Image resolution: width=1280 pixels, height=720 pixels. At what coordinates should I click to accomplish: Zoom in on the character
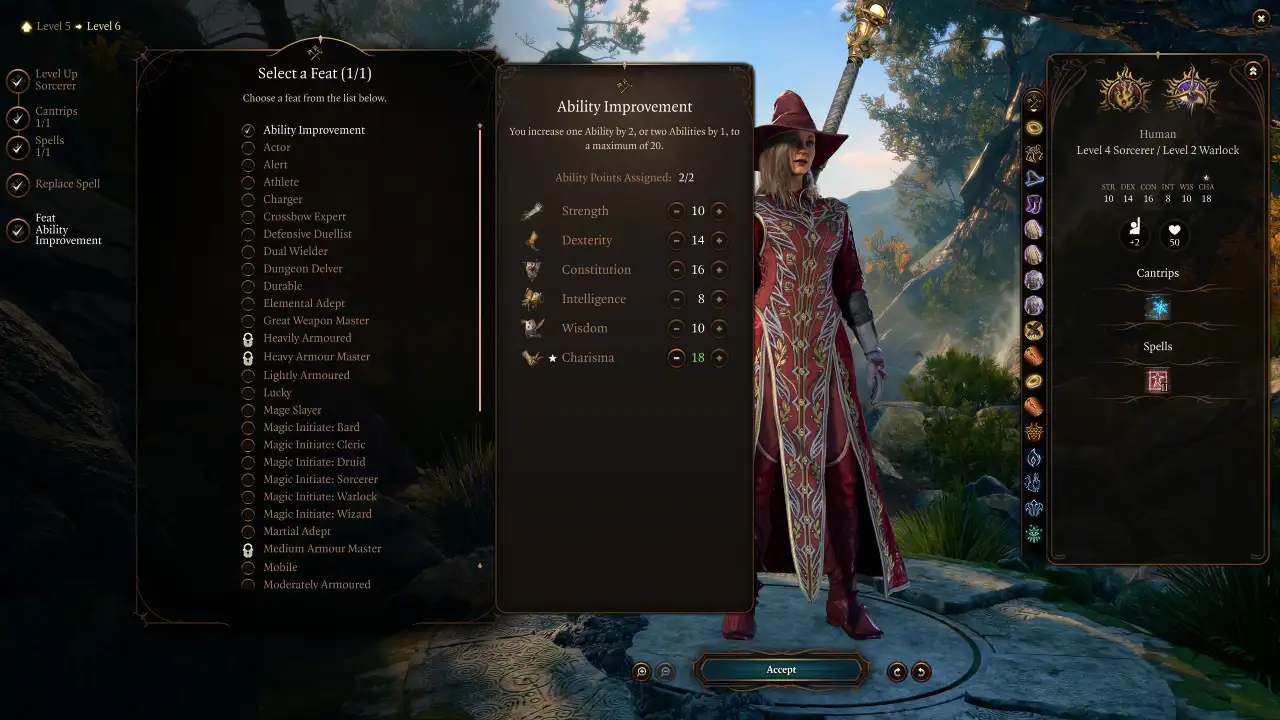coord(642,672)
